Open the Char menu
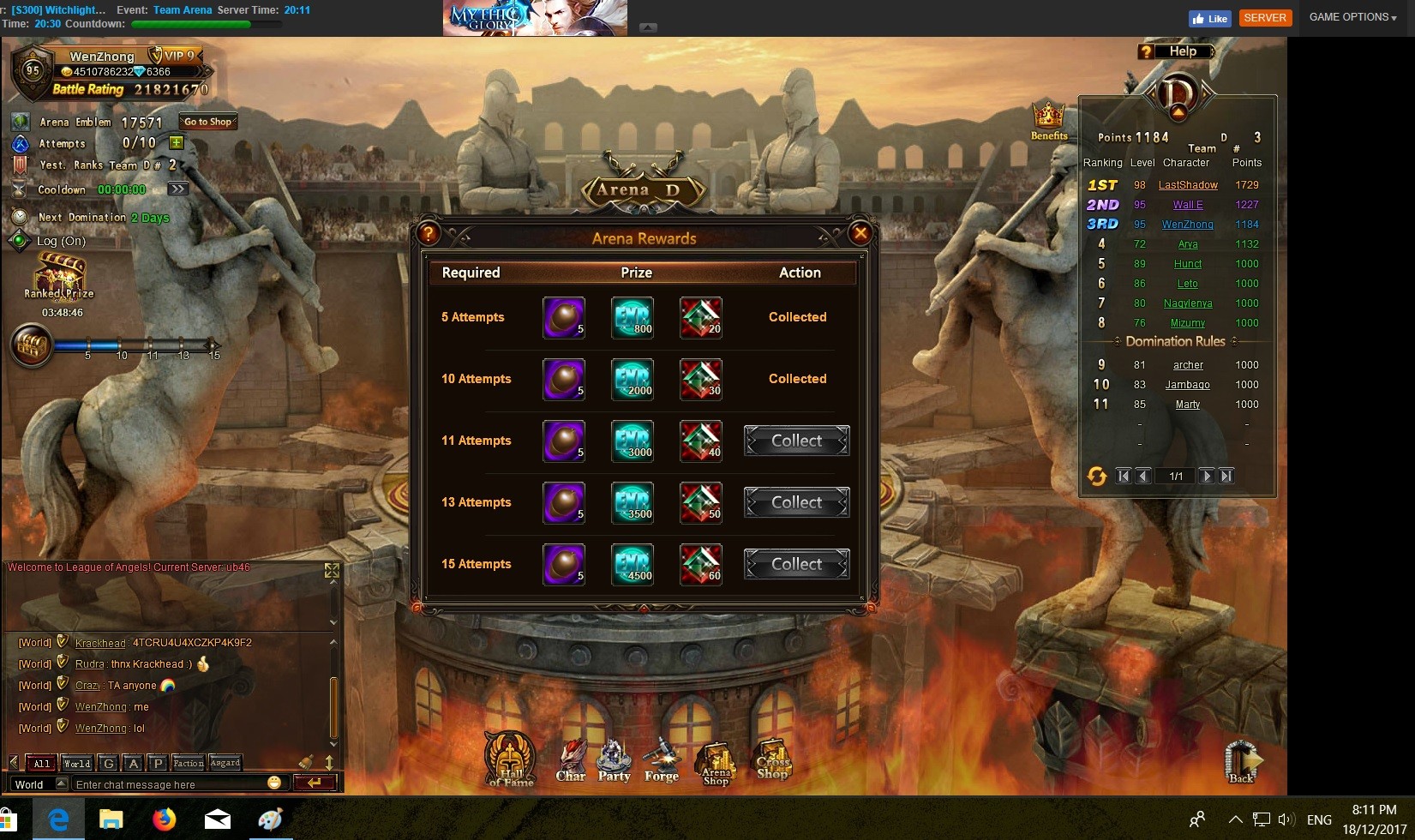Viewport: 1415px width, 840px height. [x=571, y=760]
